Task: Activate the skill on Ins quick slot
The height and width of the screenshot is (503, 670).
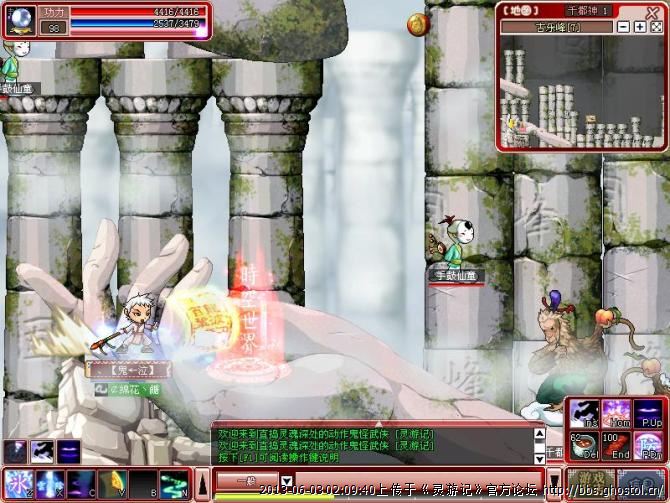Action: (583, 412)
